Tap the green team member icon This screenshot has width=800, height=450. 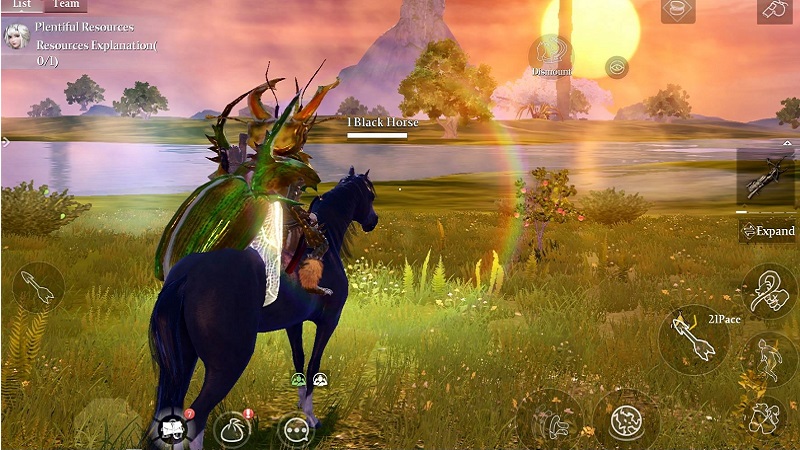tap(298, 380)
